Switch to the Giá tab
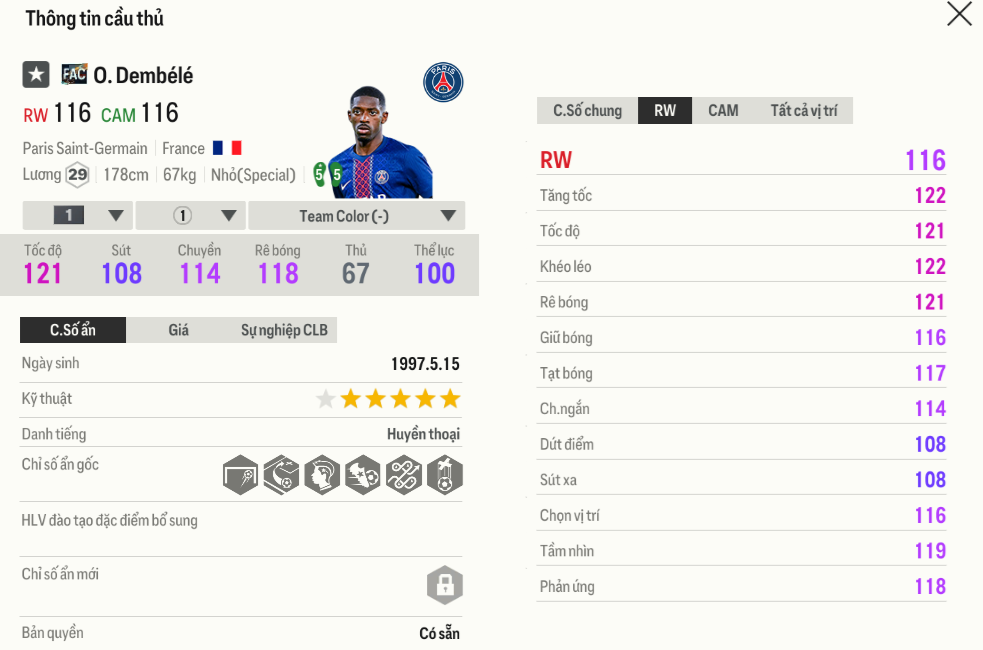The height and width of the screenshot is (650, 983). point(178,330)
